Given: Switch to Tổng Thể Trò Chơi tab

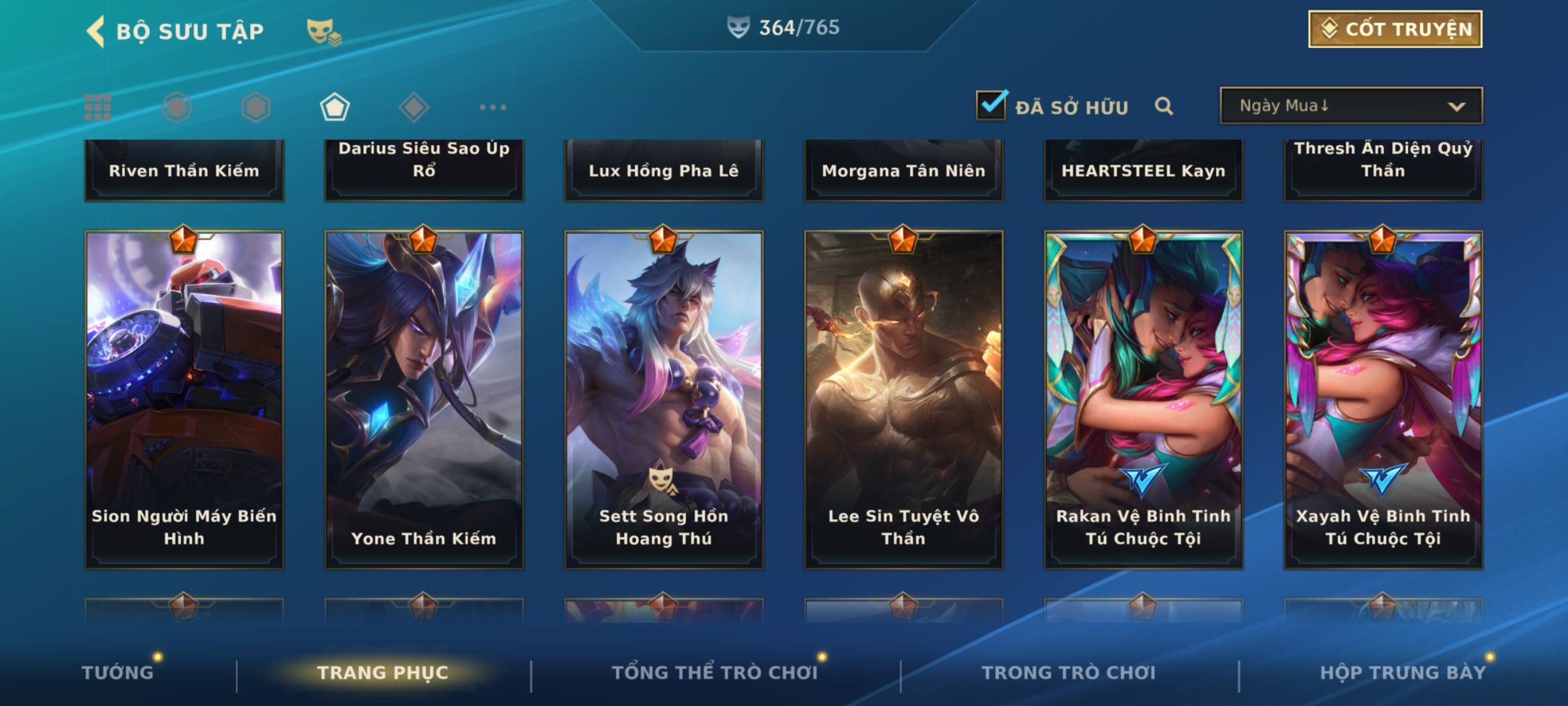Looking at the screenshot, I should click(x=715, y=673).
